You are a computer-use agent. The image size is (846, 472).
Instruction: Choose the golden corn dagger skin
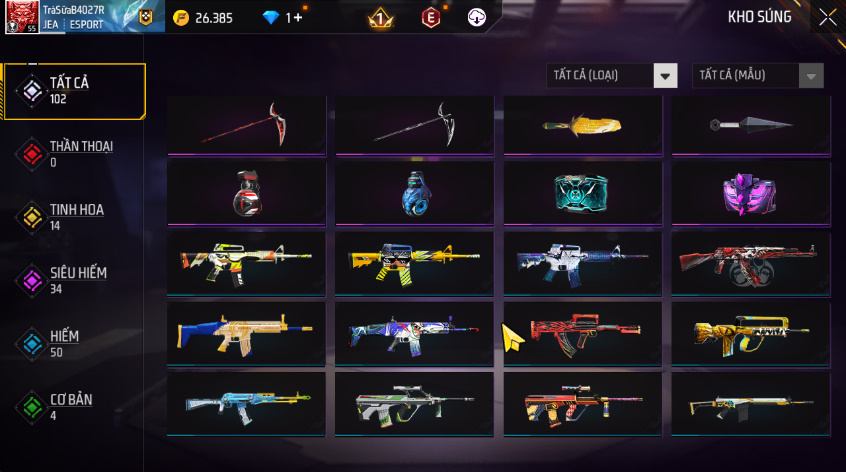point(583,125)
